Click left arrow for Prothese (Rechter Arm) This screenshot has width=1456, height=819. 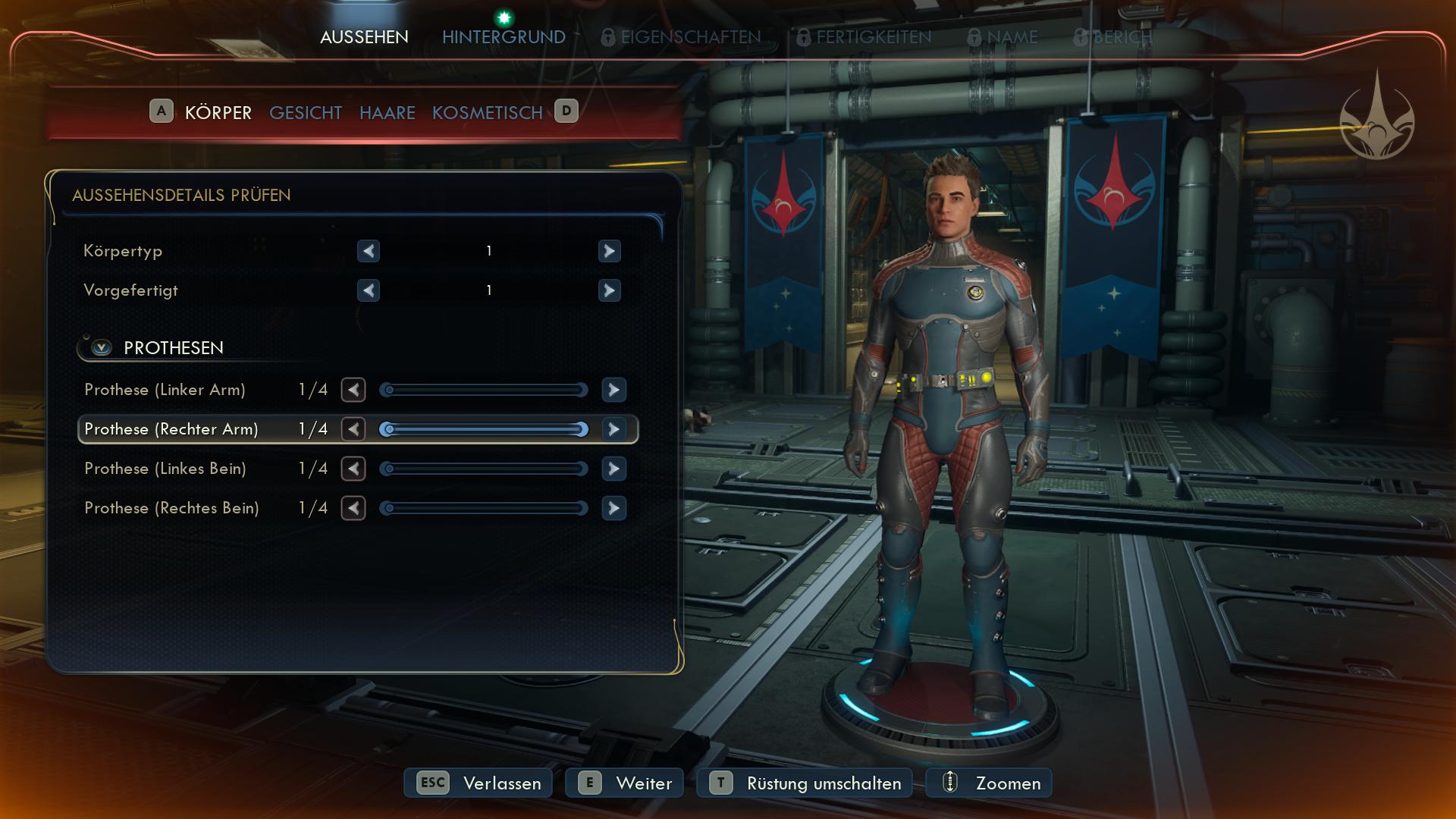click(x=353, y=429)
